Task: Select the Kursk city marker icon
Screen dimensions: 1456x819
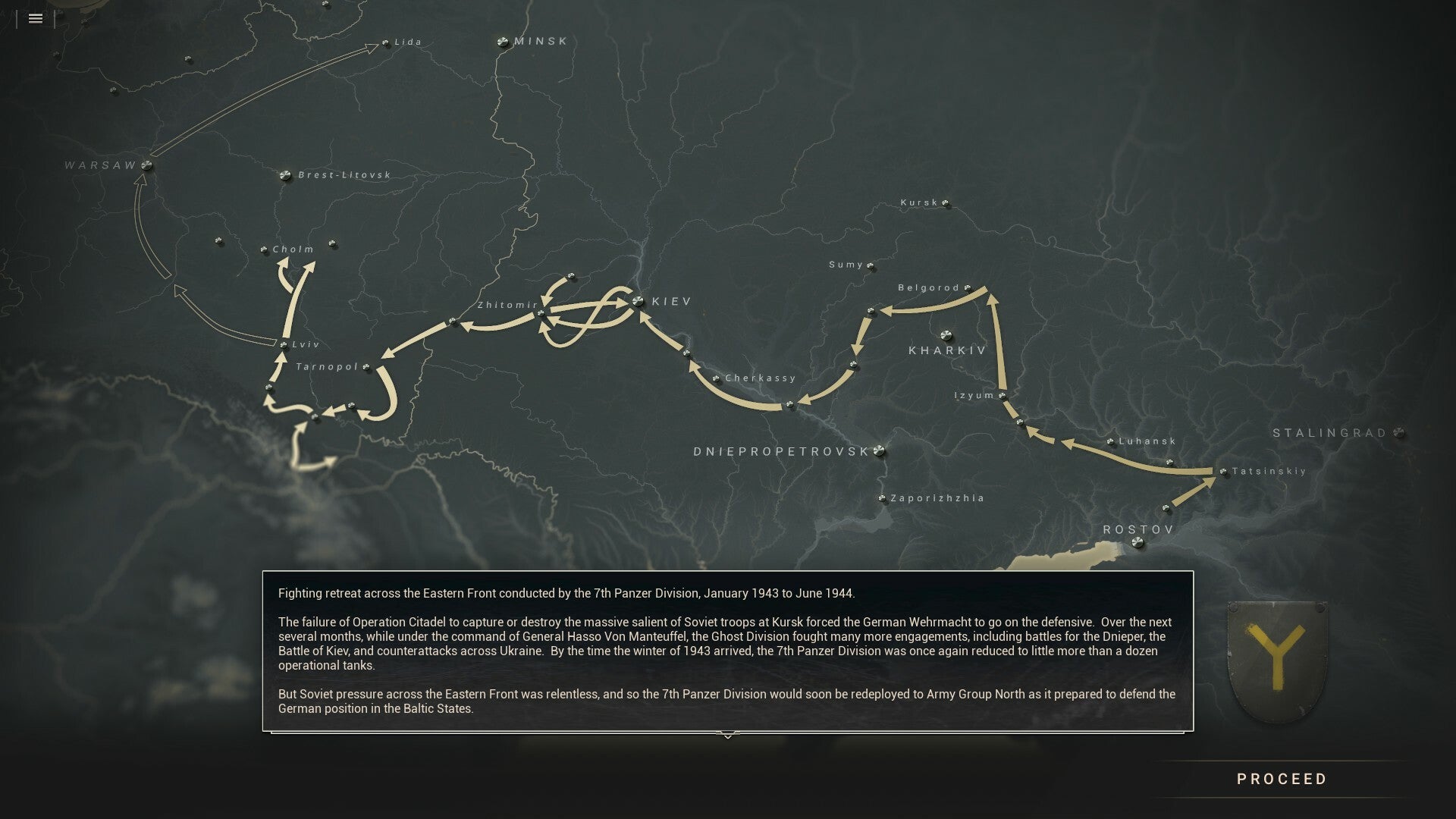Action: coord(944,203)
